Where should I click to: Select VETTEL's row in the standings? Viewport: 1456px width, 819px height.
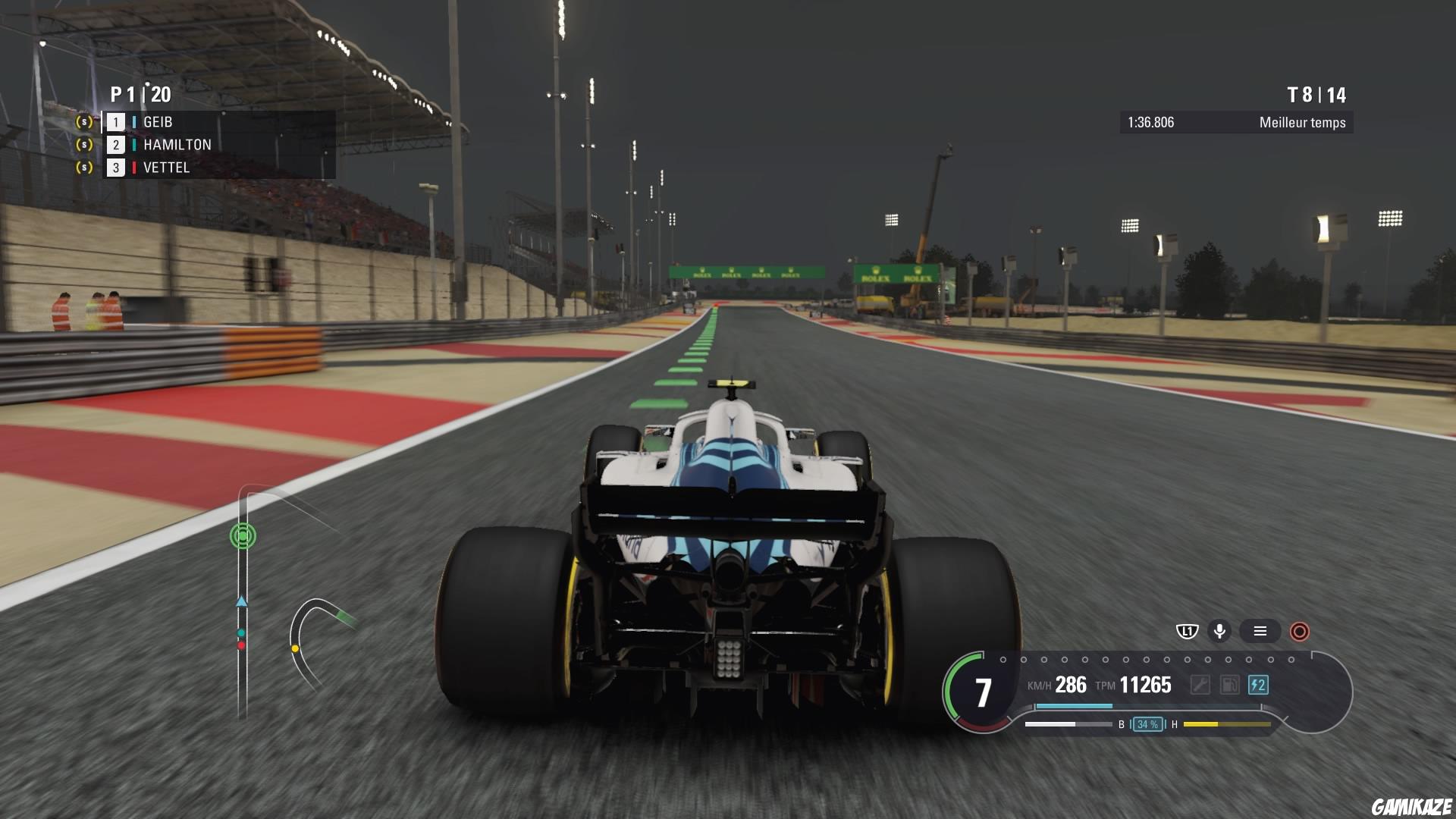click(166, 168)
